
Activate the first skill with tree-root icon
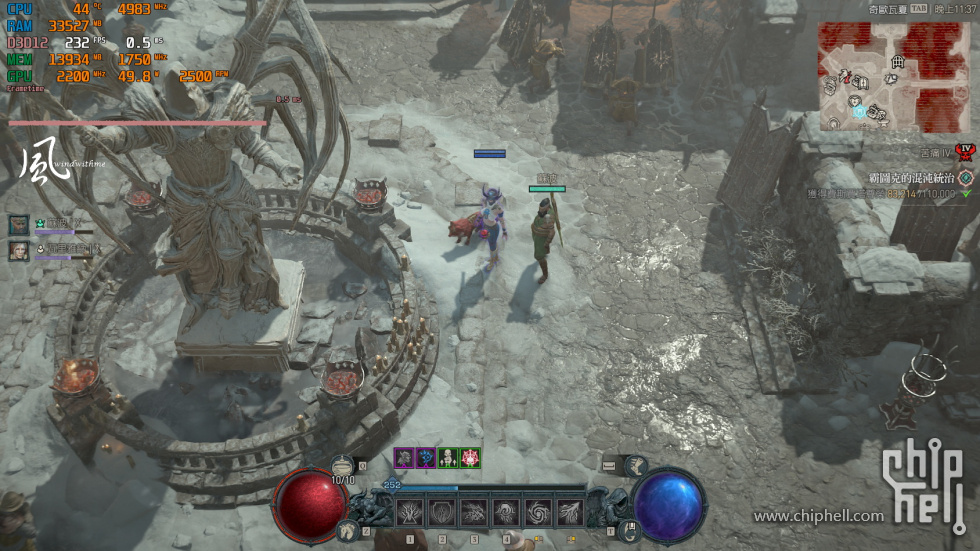(x=409, y=513)
